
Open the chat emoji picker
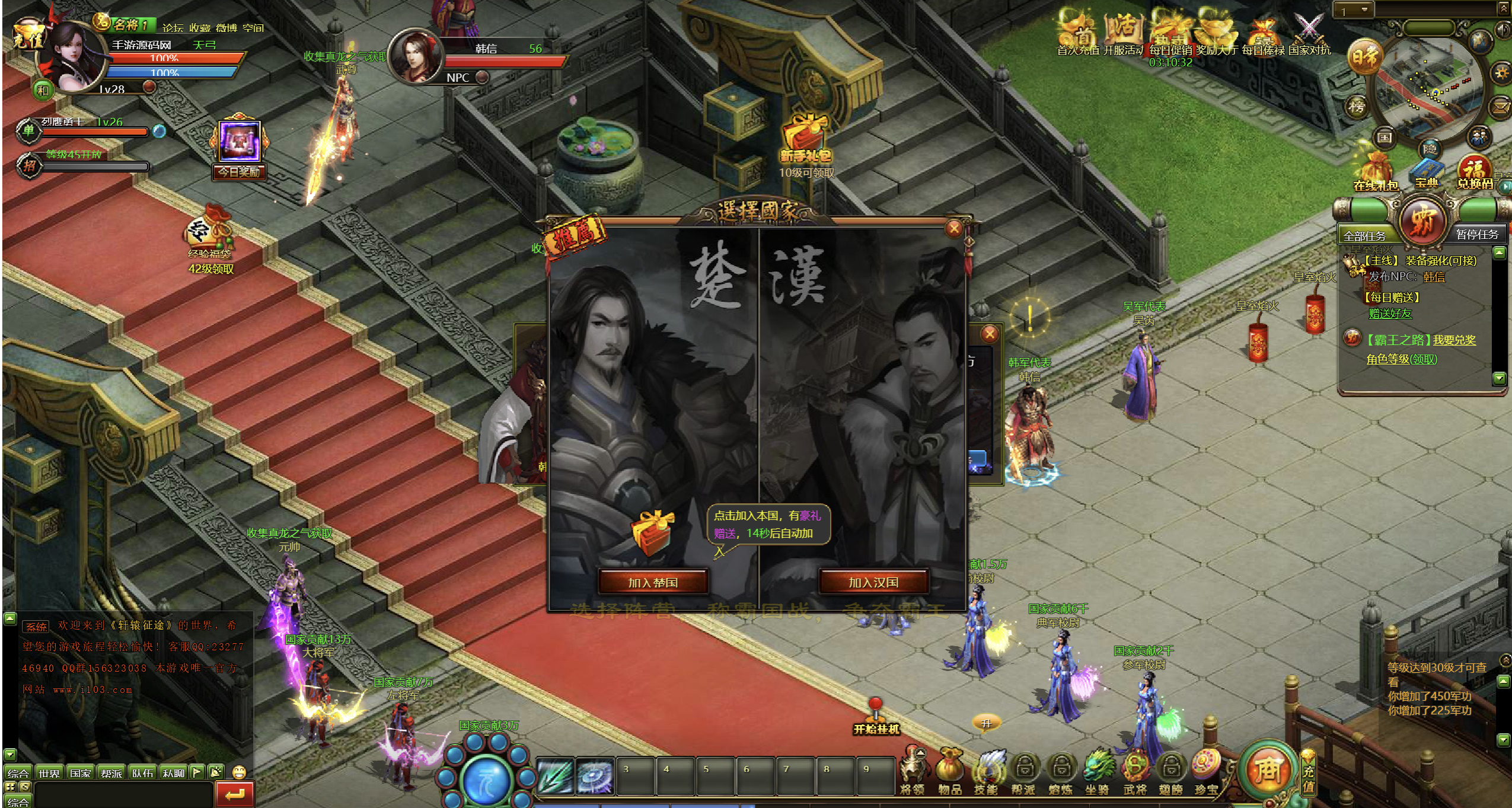239,772
